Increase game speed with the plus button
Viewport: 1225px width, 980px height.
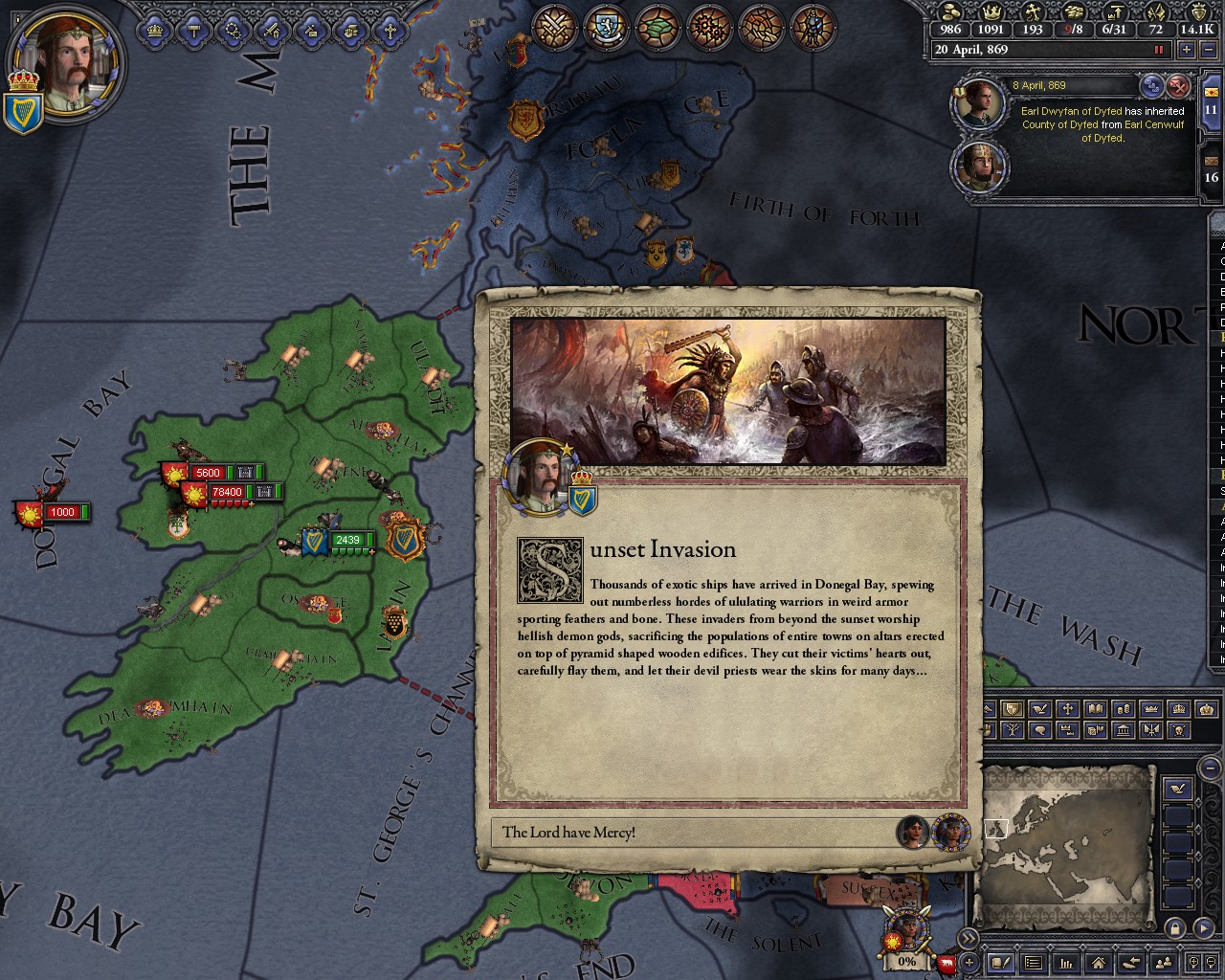point(1187,50)
